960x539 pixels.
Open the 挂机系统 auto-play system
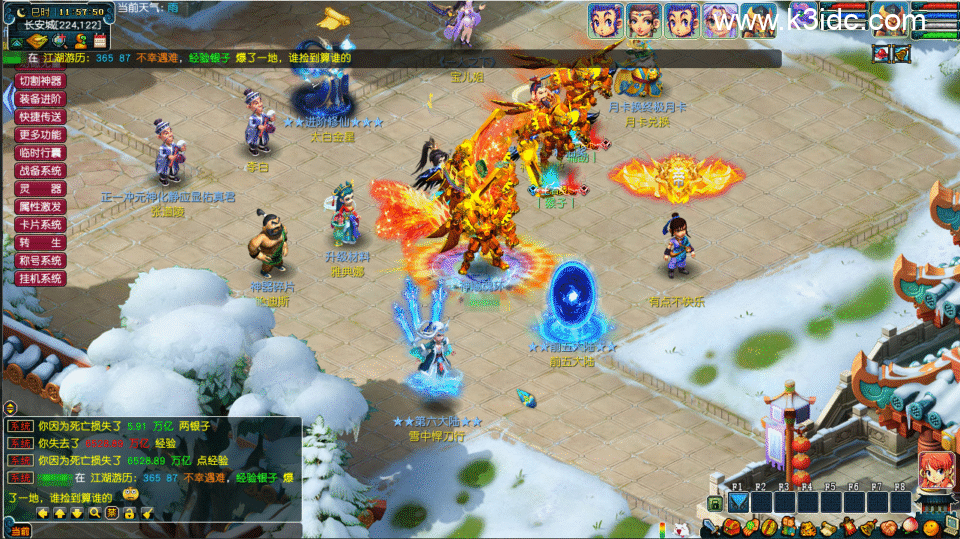pyautogui.click(x=40, y=279)
